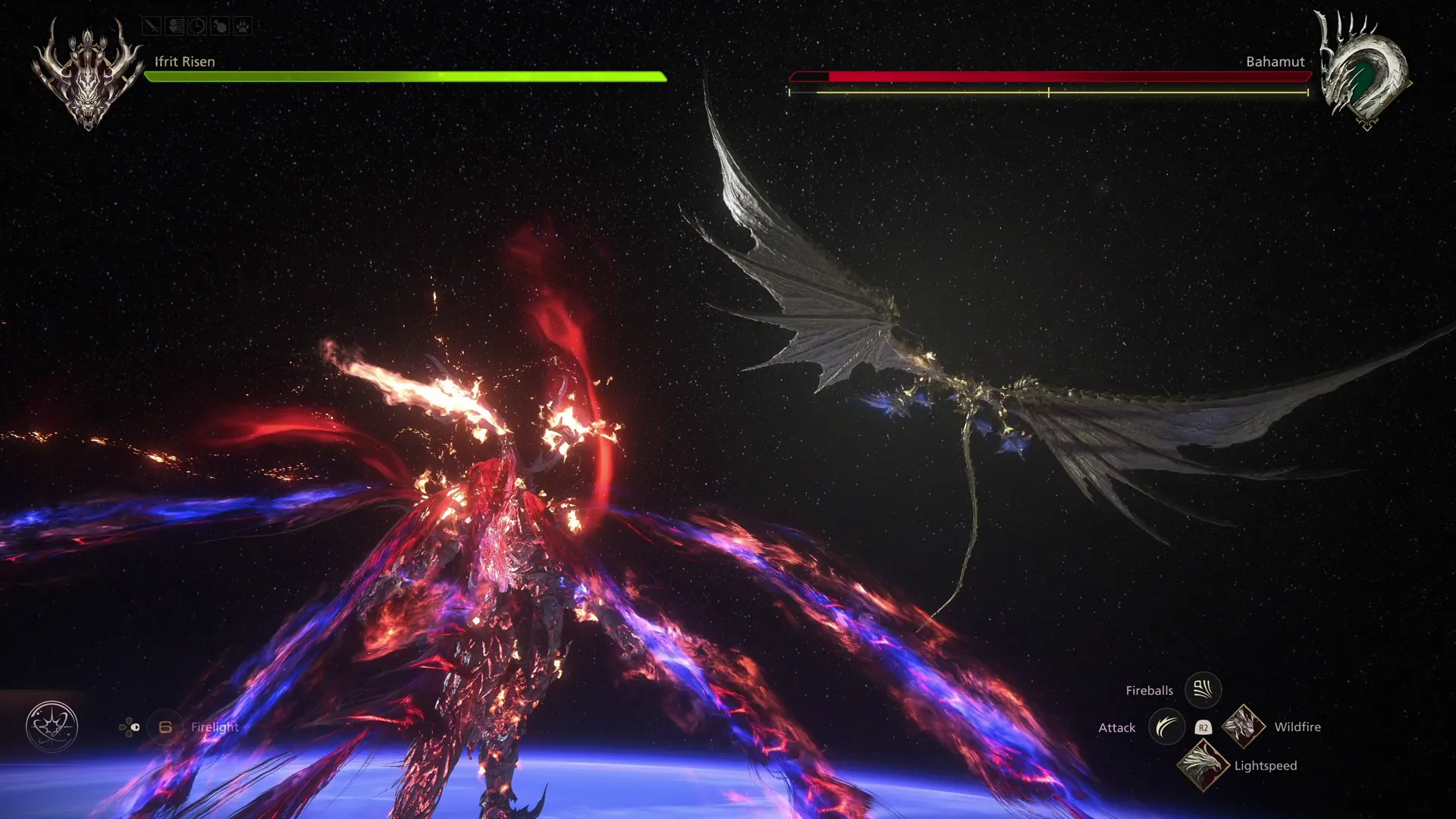Viewport: 1456px width, 819px height.
Task: Select the projectile barrage status icon
Action: point(174,26)
